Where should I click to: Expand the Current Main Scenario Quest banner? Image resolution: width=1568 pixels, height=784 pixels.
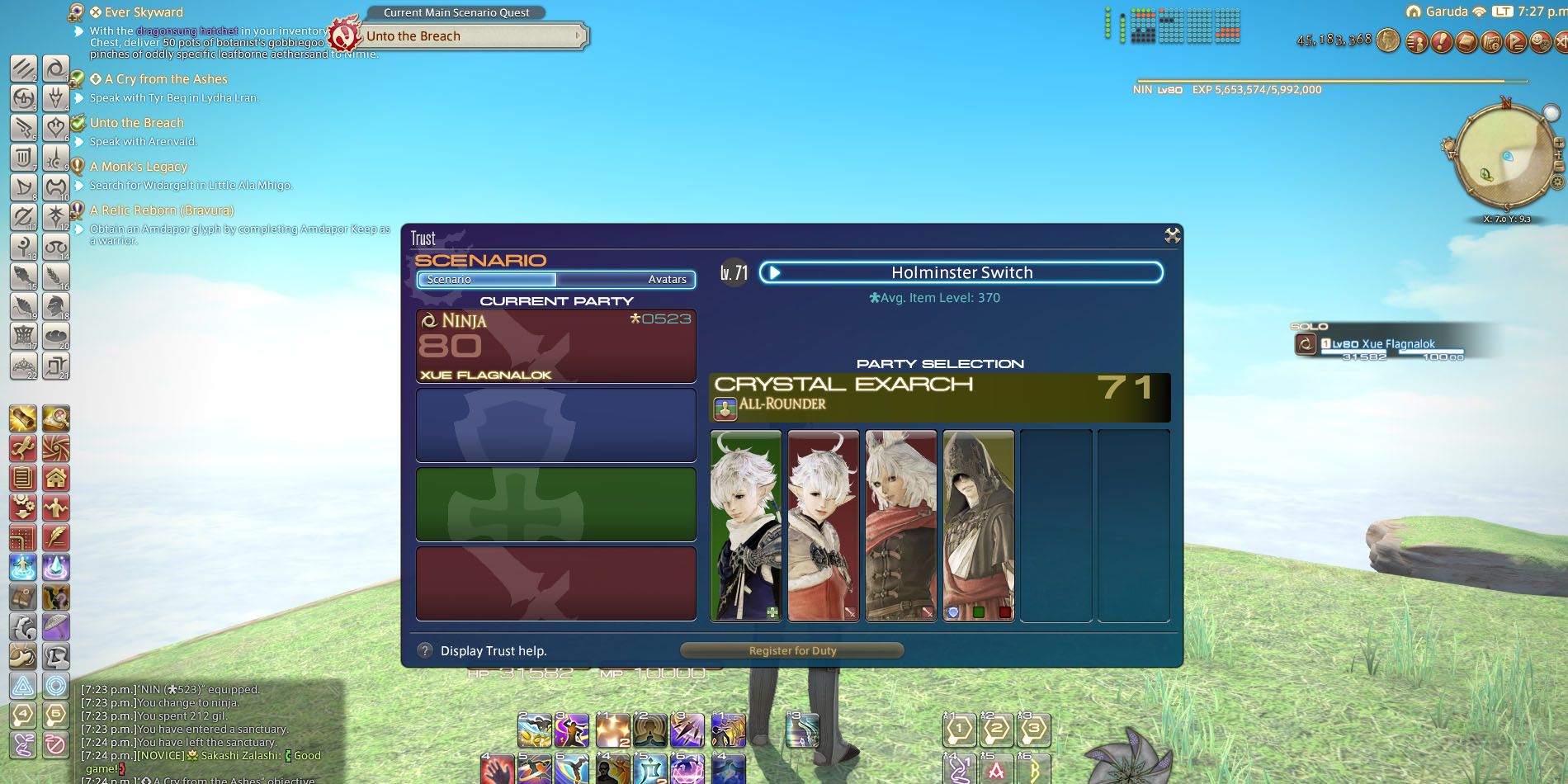point(458,13)
